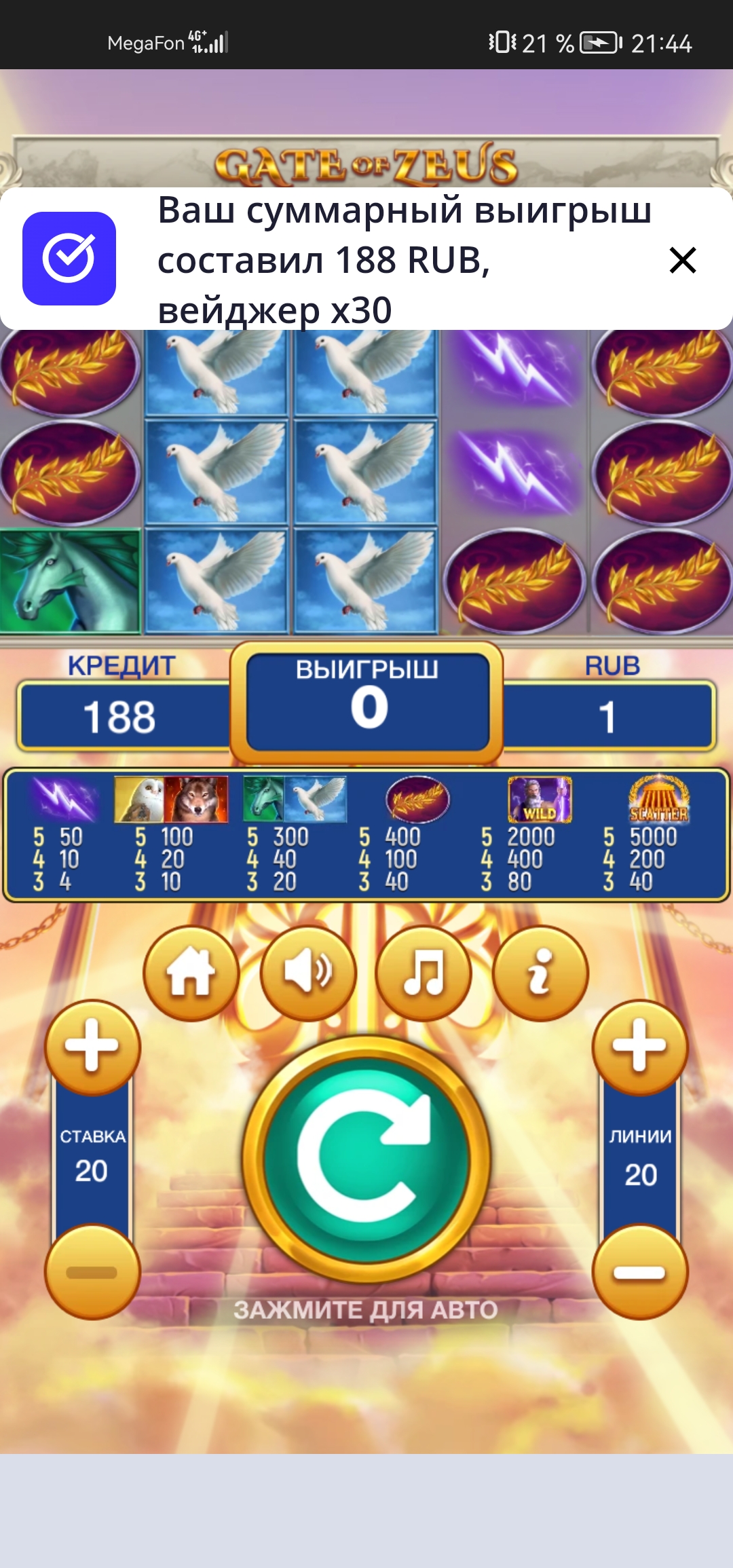Open the info paytable button
Image resolution: width=733 pixels, height=1568 pixels.
pyautogui.click(x=540, y=973)
